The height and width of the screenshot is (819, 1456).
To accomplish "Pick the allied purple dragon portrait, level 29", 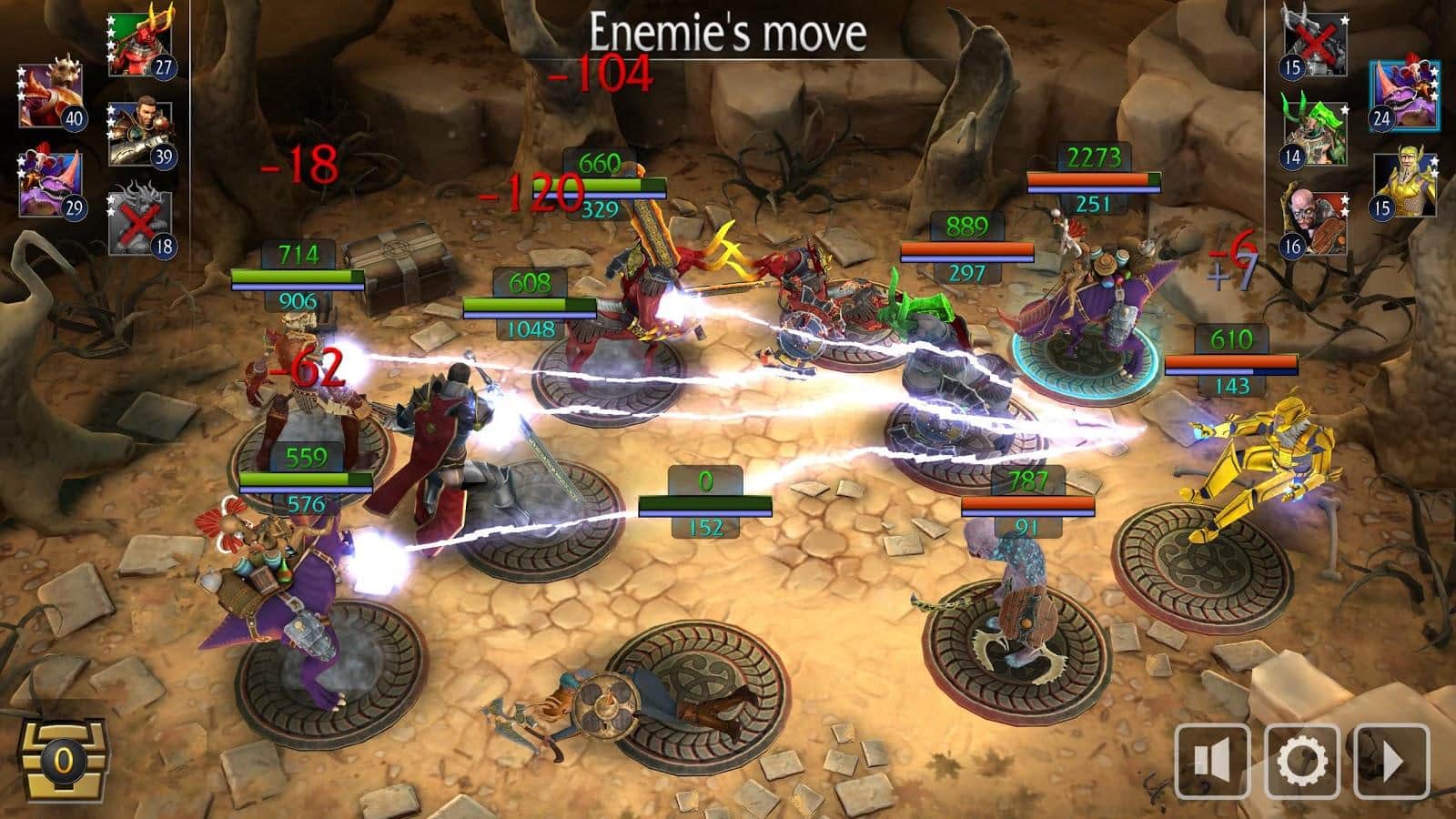I will pos(51,185).
